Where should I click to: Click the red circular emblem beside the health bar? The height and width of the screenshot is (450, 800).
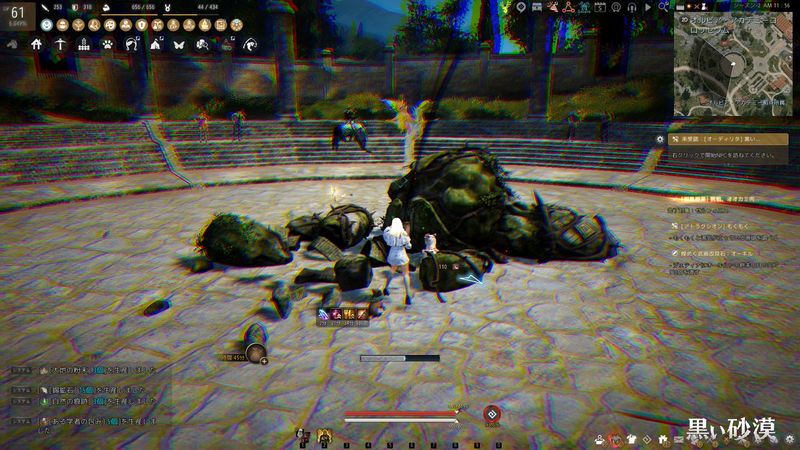click(x=491, y=413)
